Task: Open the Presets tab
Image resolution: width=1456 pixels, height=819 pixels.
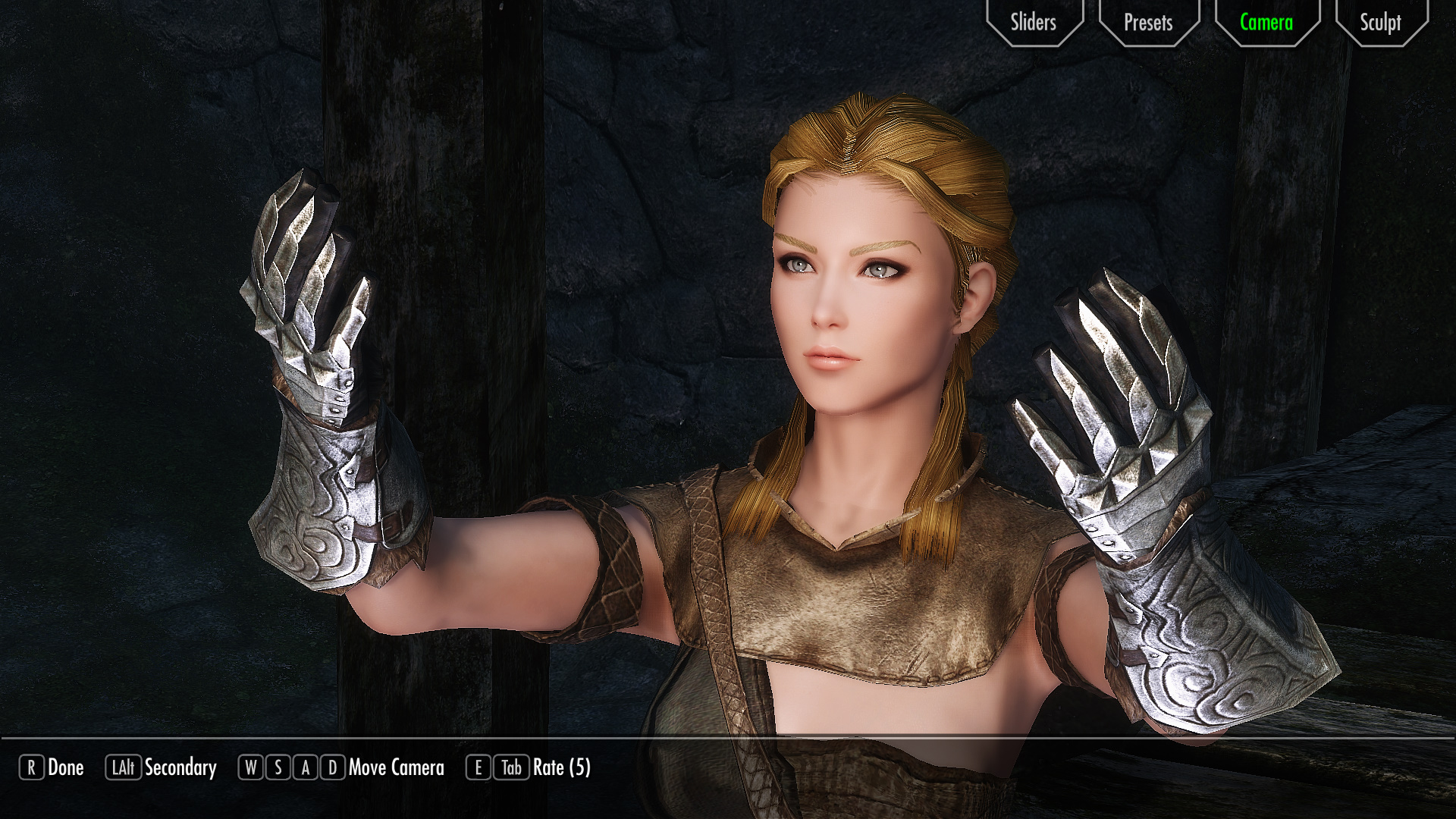Action: pos(1148,22)
